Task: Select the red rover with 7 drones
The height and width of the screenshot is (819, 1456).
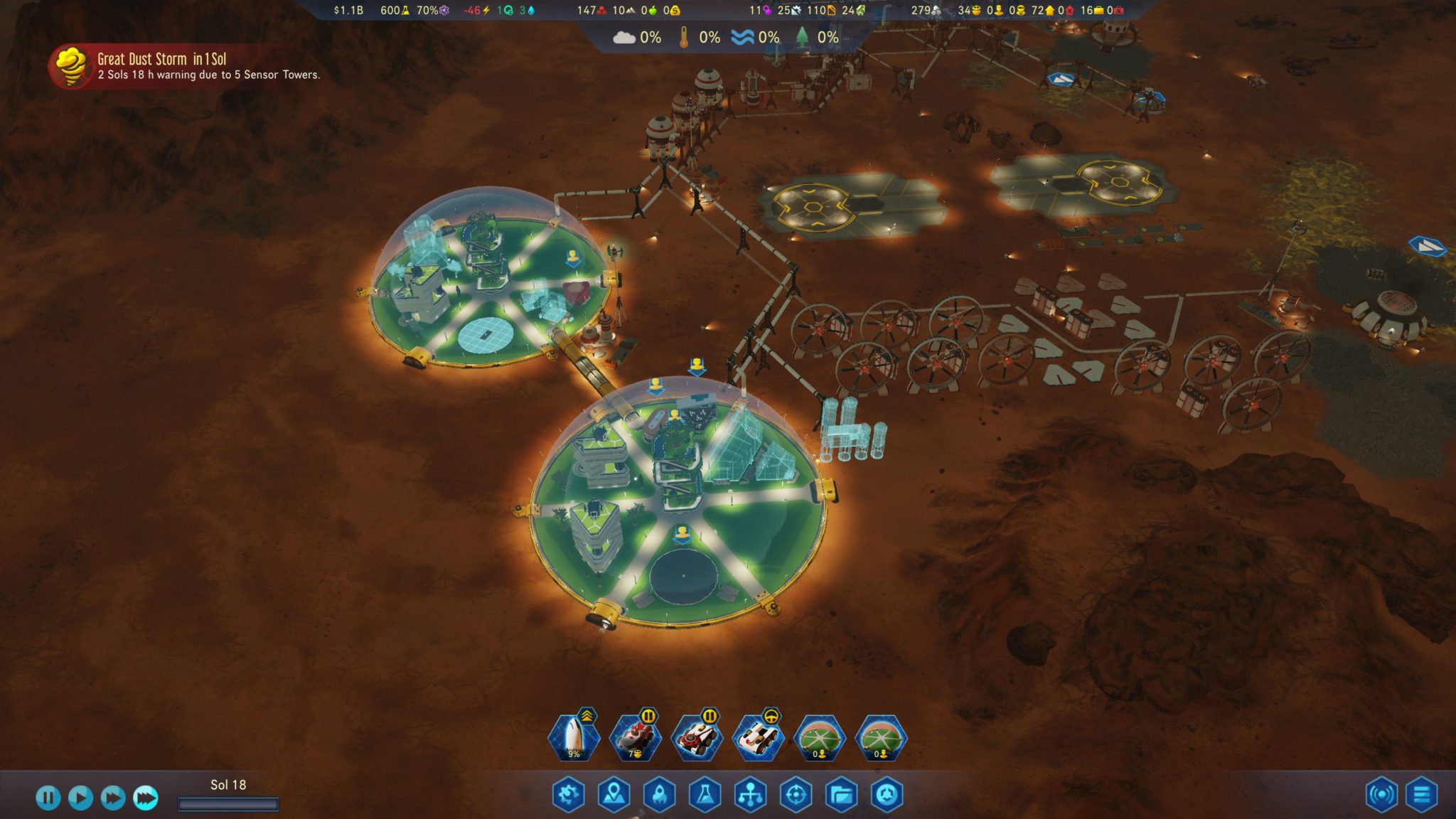Action: point(636,738)
